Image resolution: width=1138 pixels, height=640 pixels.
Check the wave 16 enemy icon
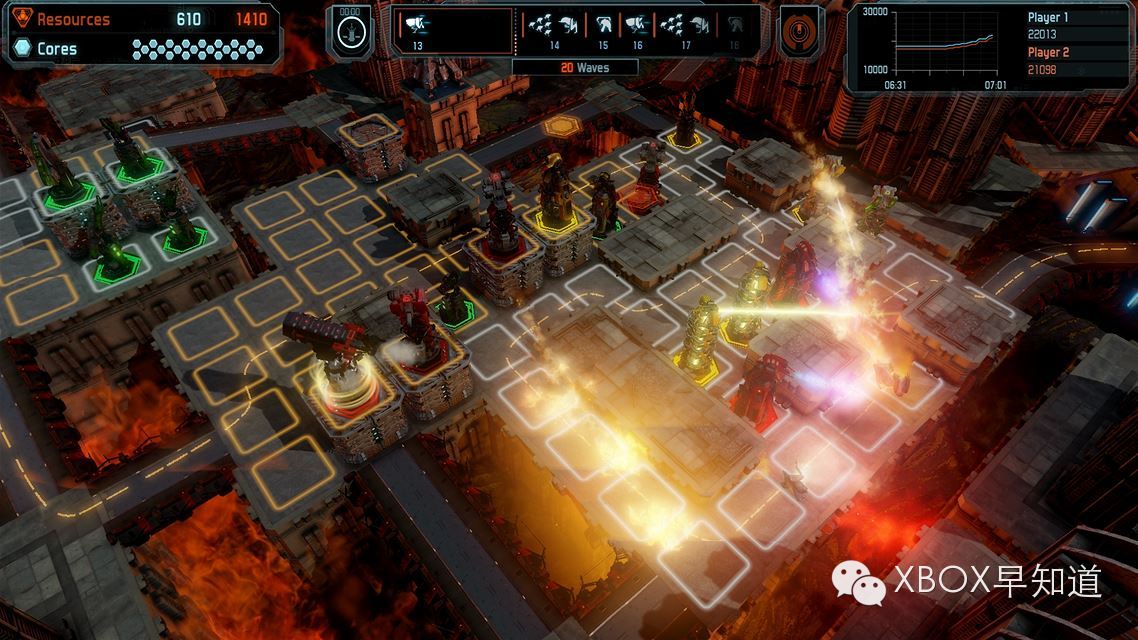[x=636, y=28]
